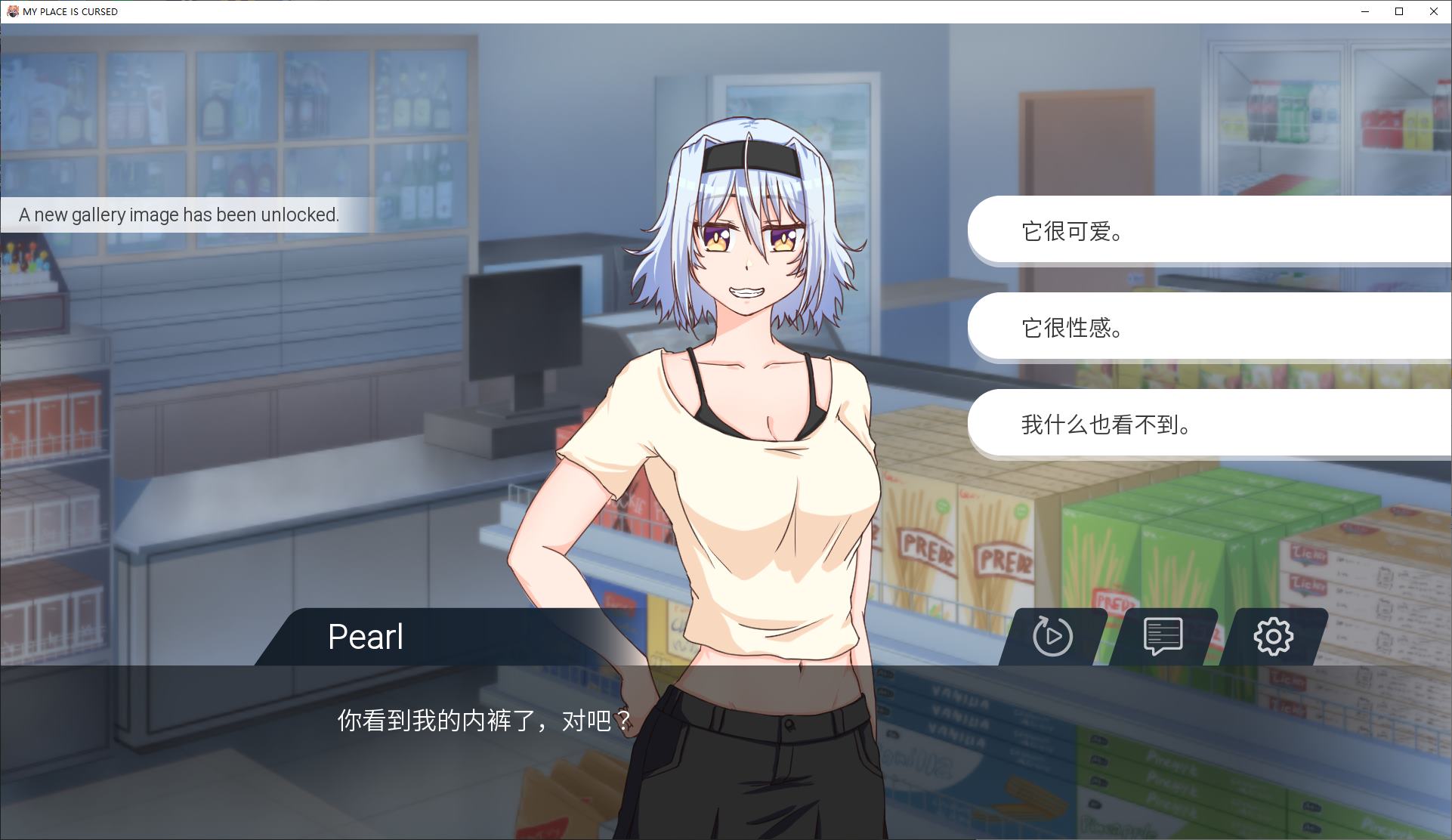Toggle auto-play with the circular play icon
This screenshot has height=840, width=1452.
[1052, 636]
